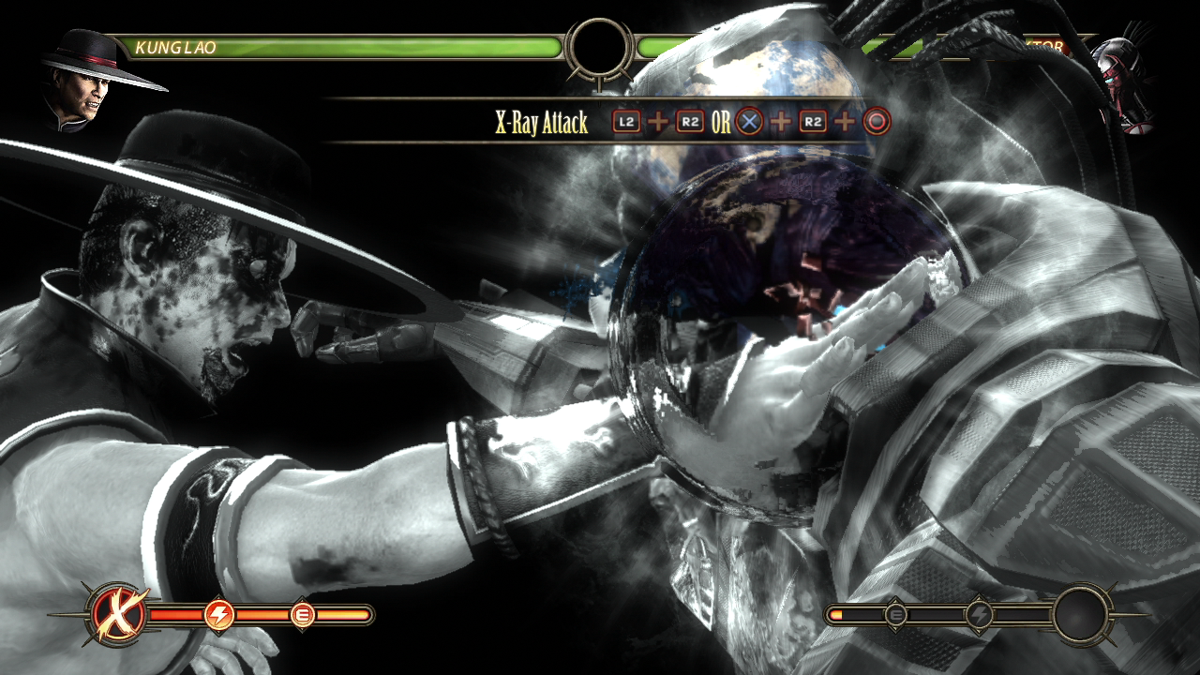The image size is (1200, 675).
Task: Click the opponent's empty X-Ray meter emblem
Action: [1082, 615]
